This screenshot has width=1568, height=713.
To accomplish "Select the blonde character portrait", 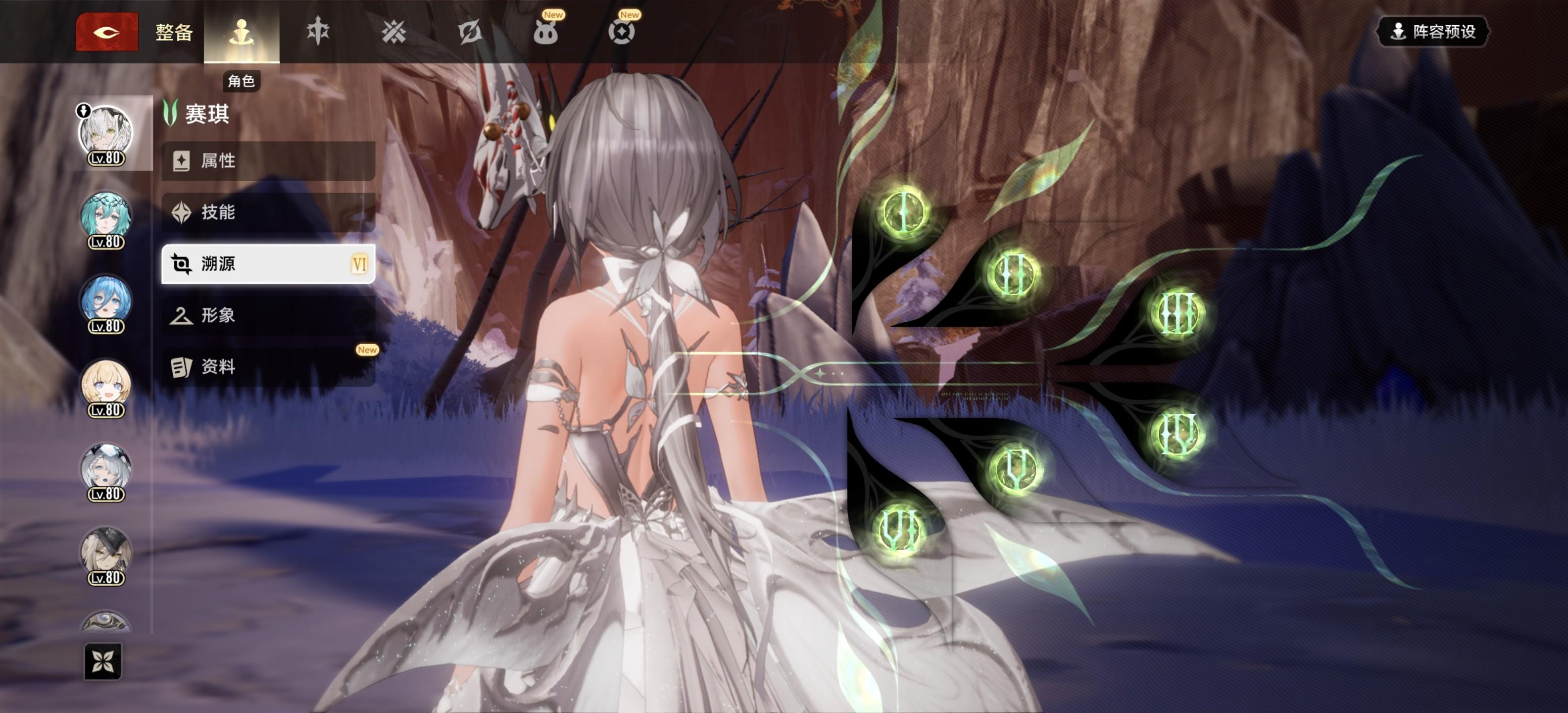I will 106,387.
